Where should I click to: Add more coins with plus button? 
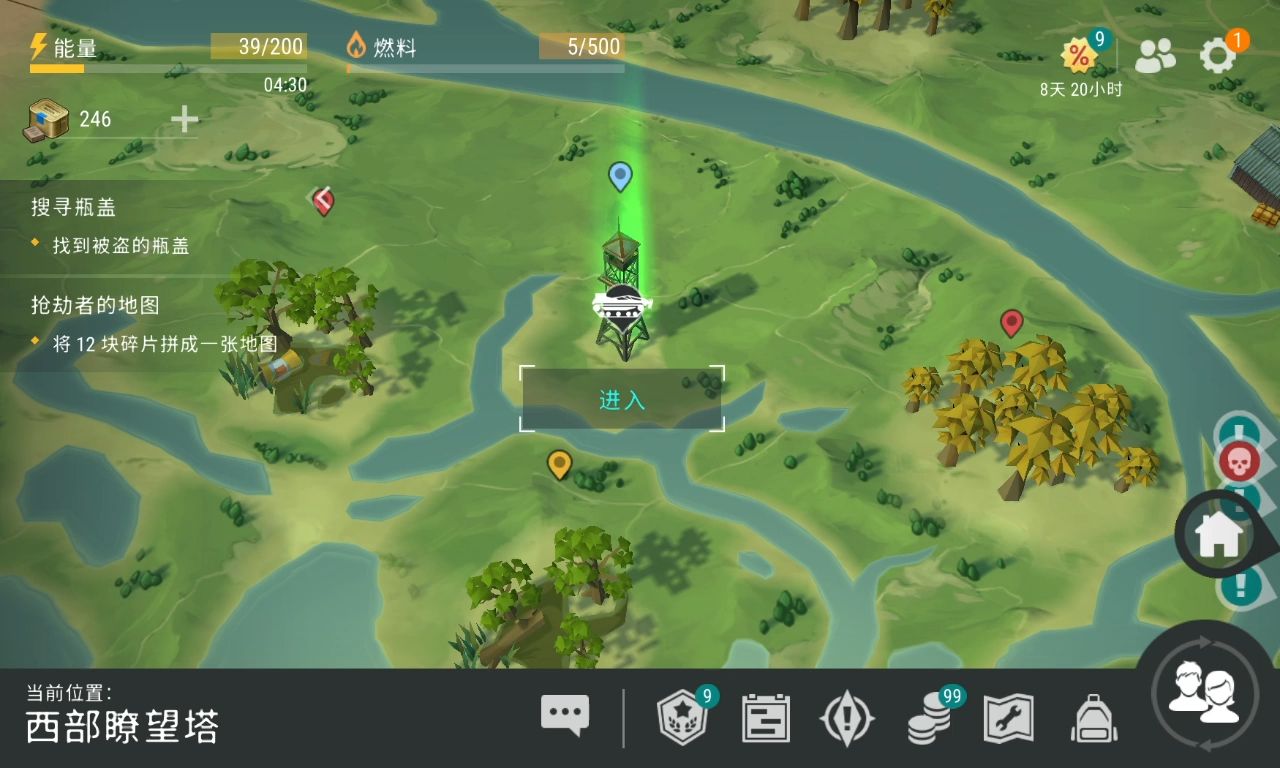184,119
